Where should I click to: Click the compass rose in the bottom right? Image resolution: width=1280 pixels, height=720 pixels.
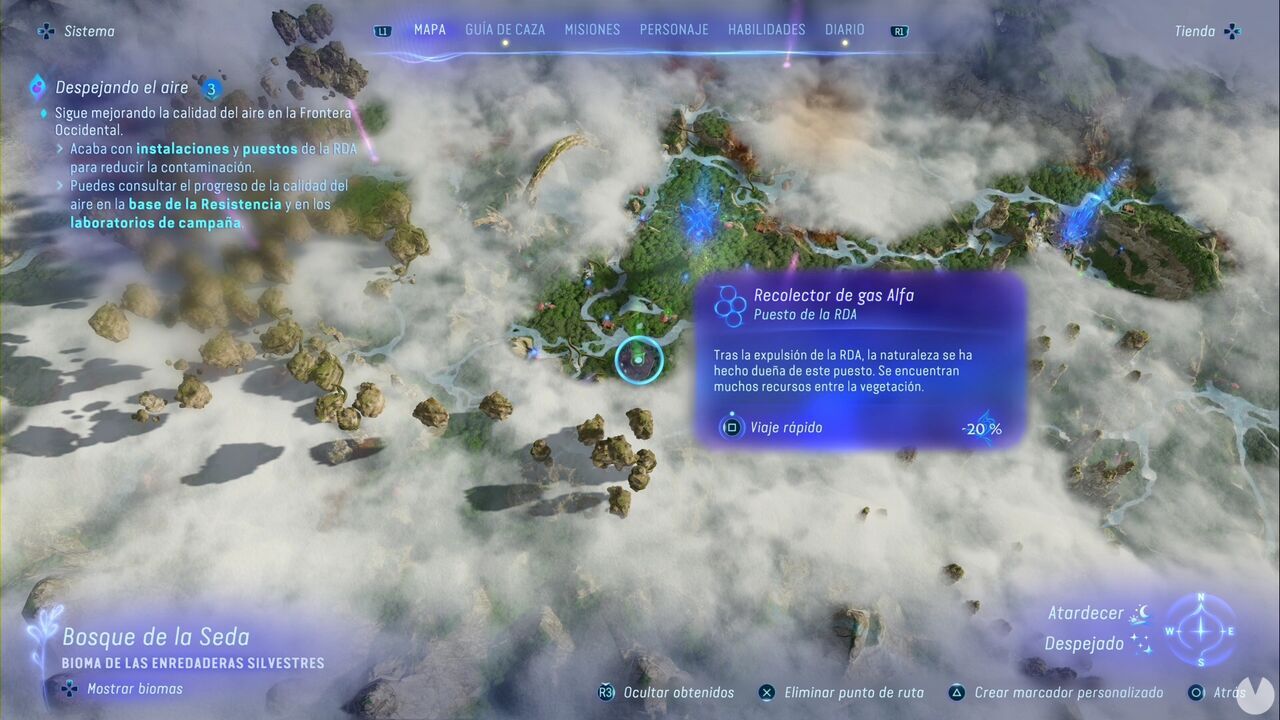1199,631
